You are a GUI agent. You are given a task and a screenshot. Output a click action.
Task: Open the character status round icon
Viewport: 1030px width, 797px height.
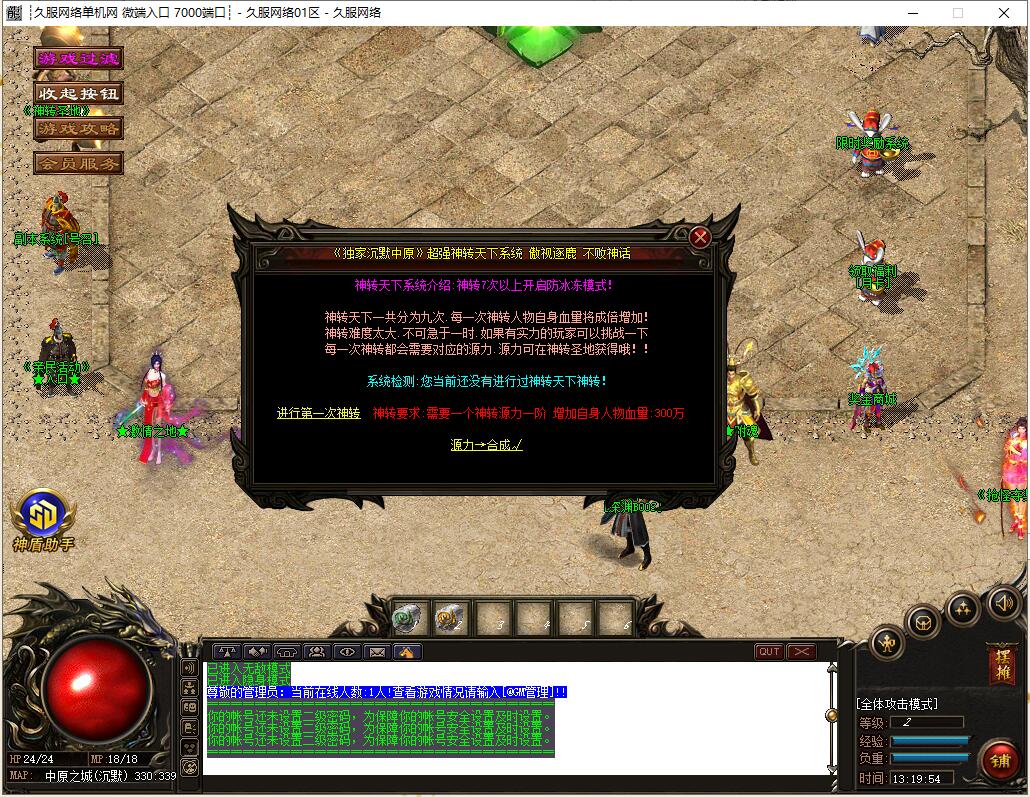[887, 643]
